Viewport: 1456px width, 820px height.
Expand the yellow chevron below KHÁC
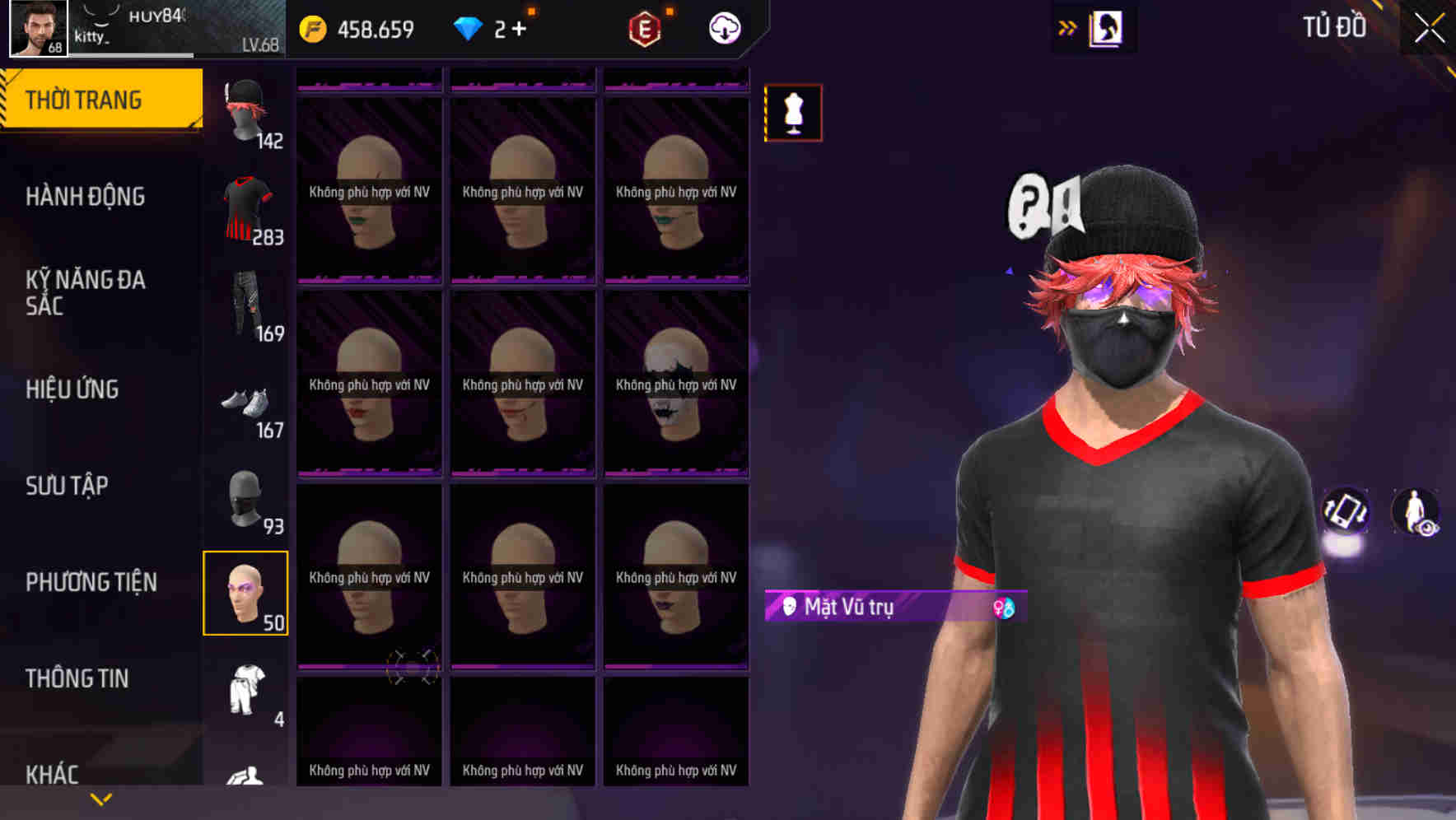click(100, 798)
